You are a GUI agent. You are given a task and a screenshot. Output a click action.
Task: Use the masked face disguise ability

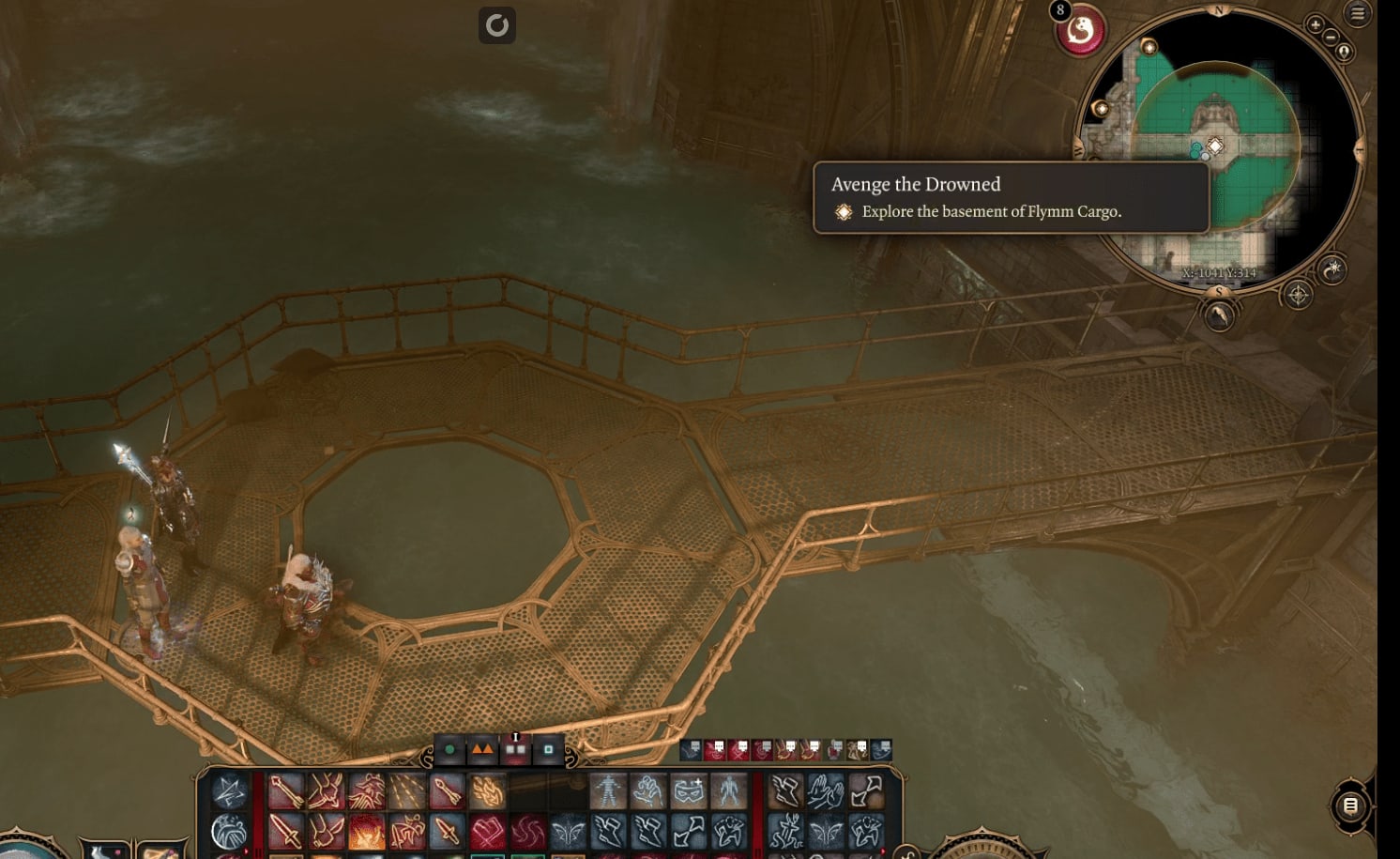688,791
